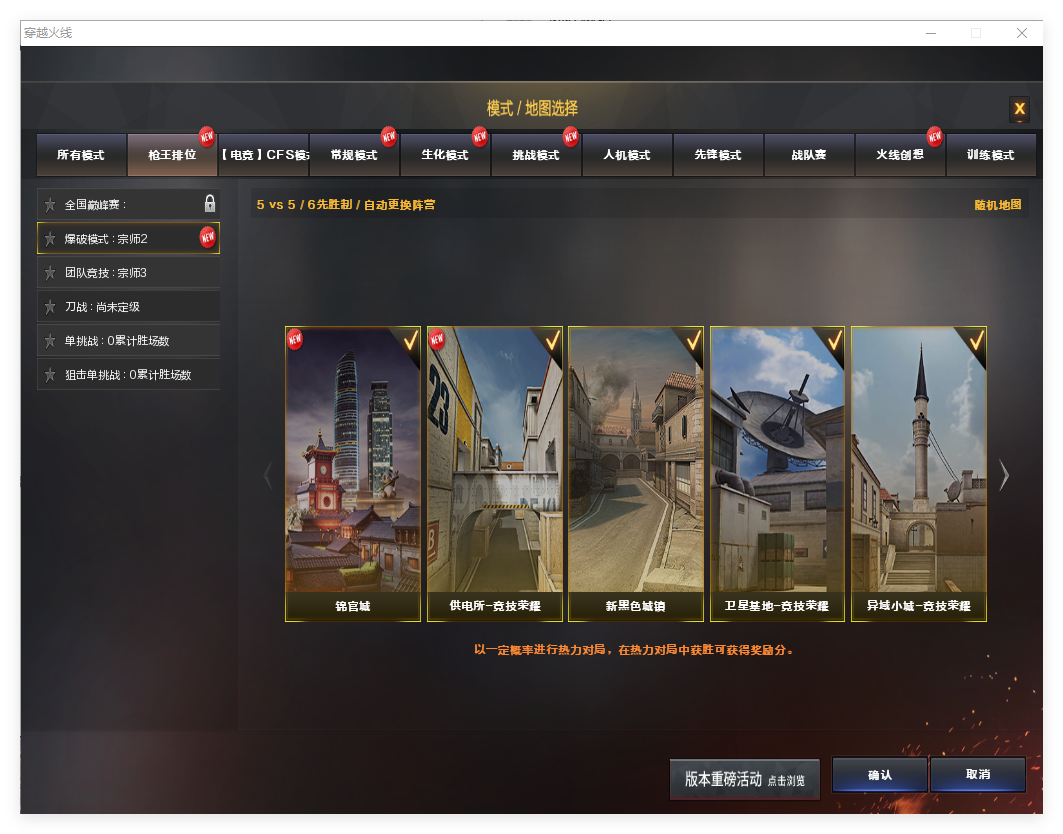1063x834 pixels.
Task: Choose the 刀战 mode entry
Action: pyautogui.click(x=128, y=307)
